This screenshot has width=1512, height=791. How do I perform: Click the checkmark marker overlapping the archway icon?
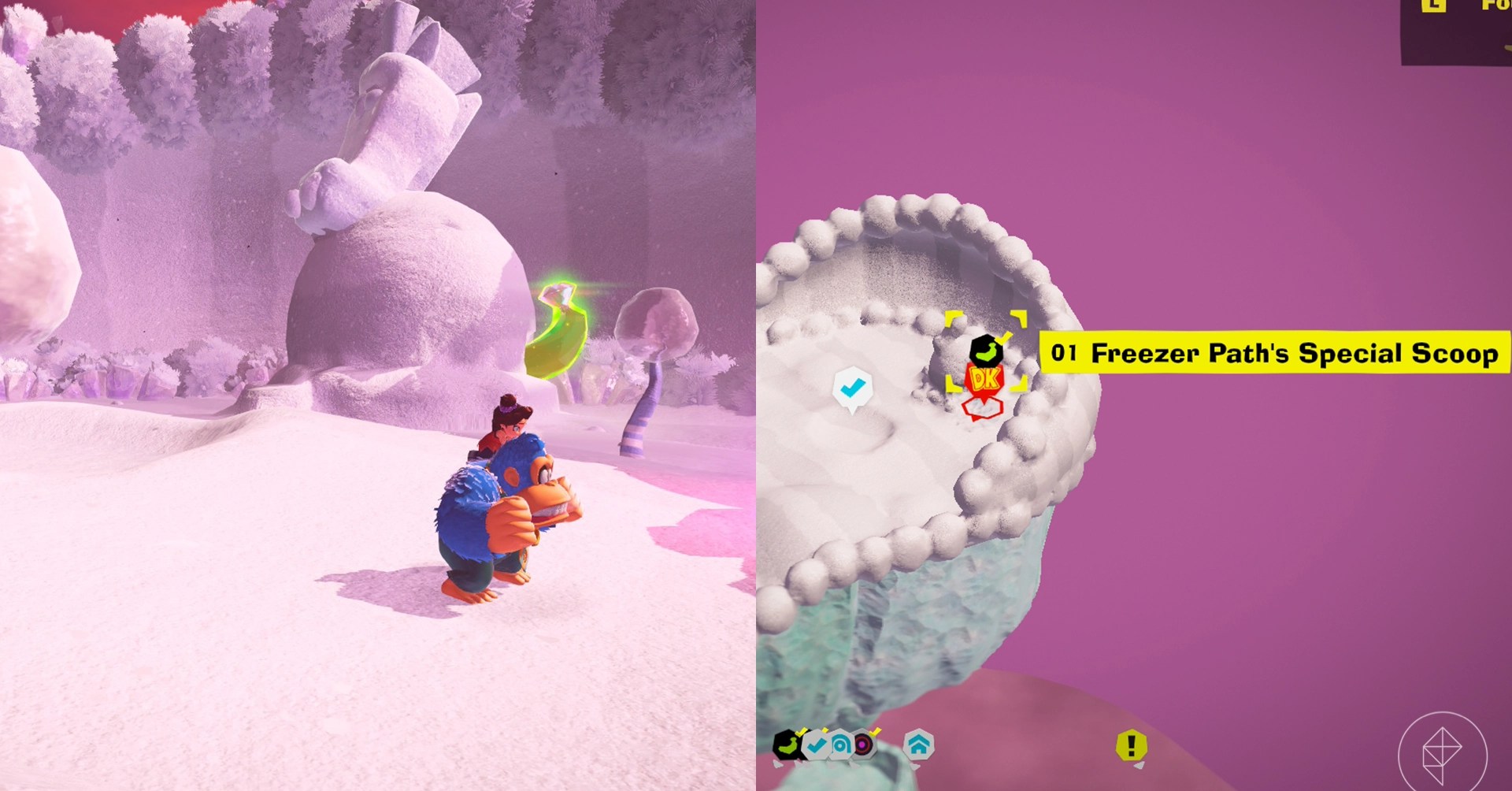[817, 745]
